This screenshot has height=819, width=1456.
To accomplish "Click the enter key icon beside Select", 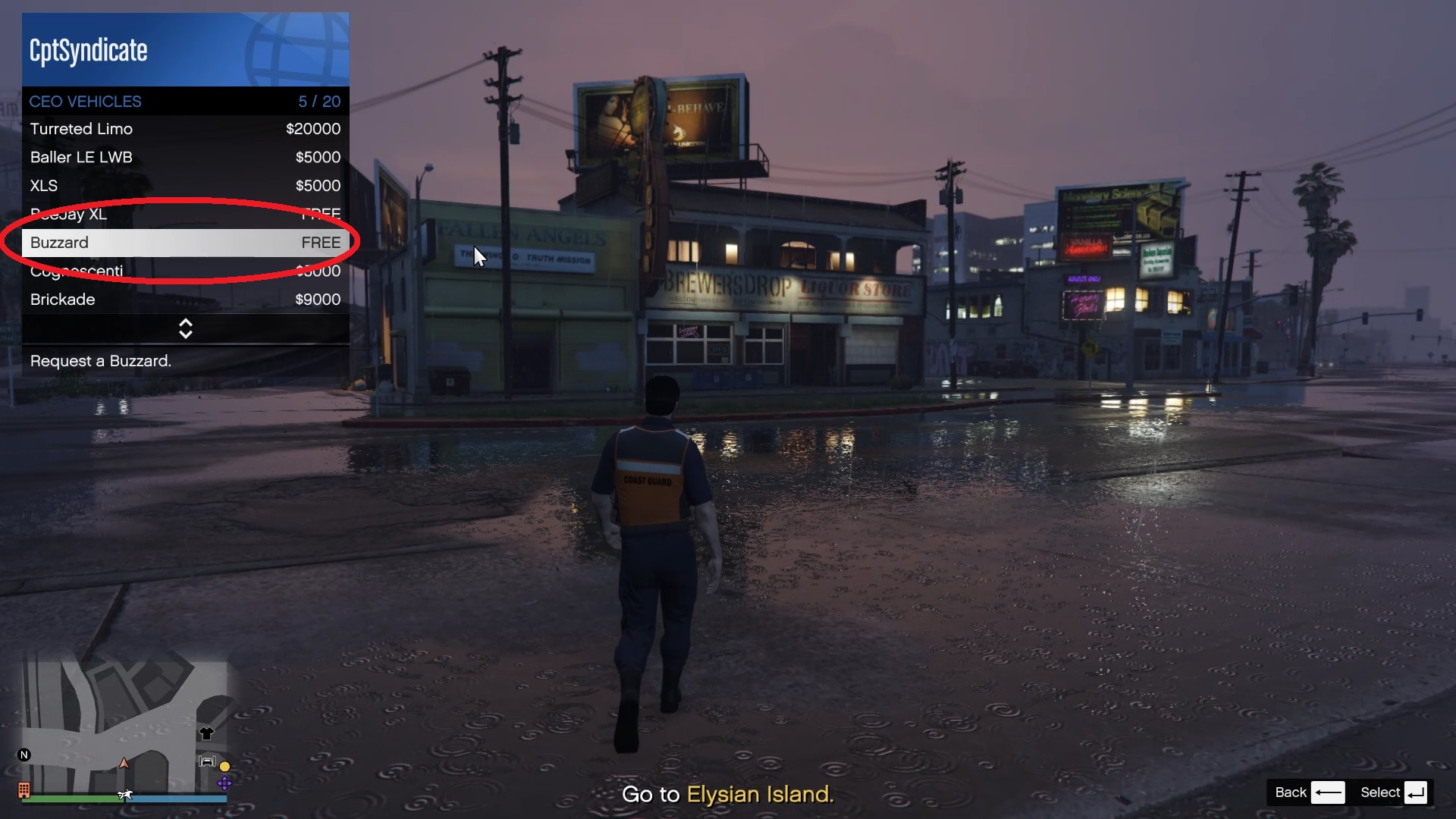I will point(1417,792).
